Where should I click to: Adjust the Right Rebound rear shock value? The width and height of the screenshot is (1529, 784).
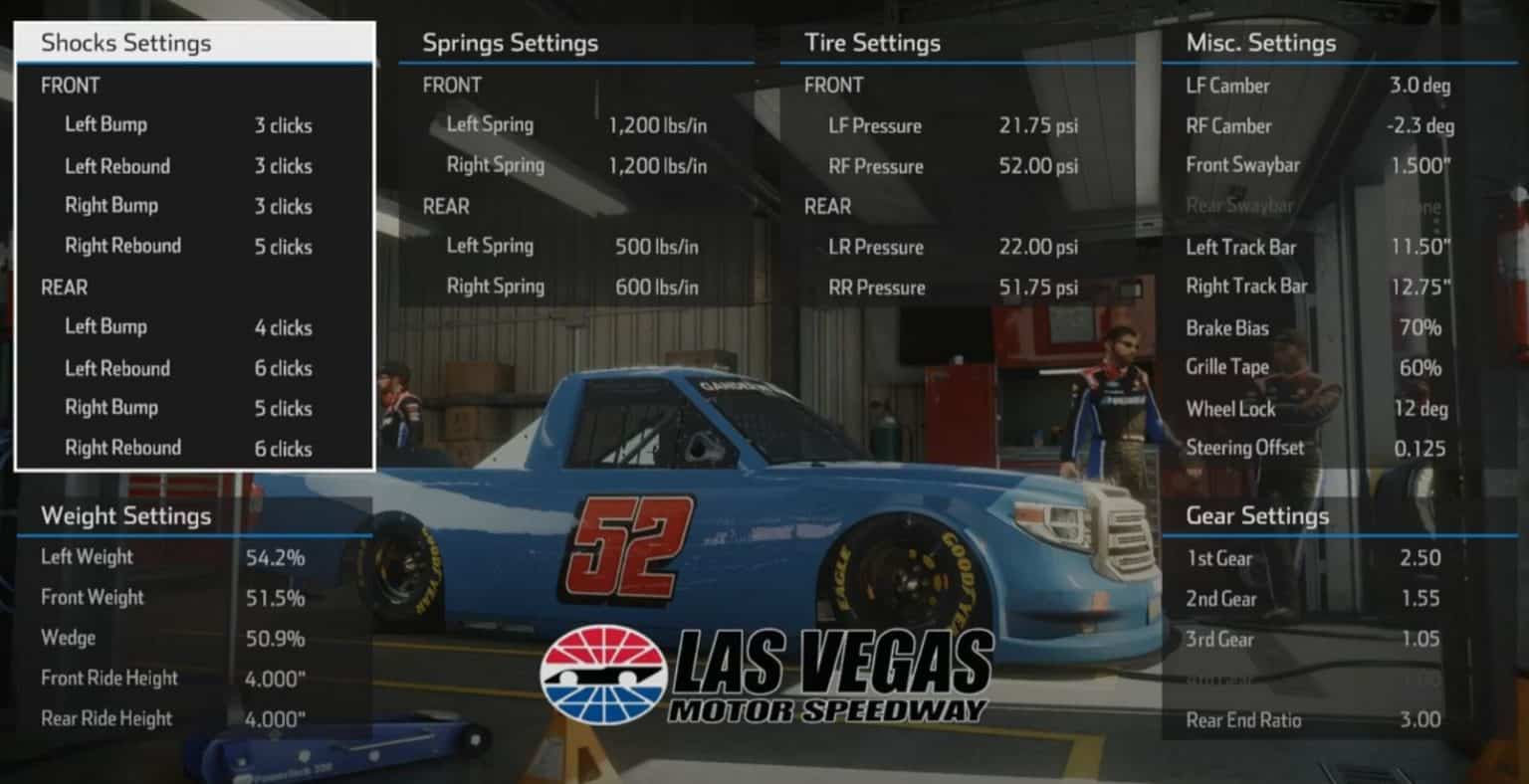[282, 449]
